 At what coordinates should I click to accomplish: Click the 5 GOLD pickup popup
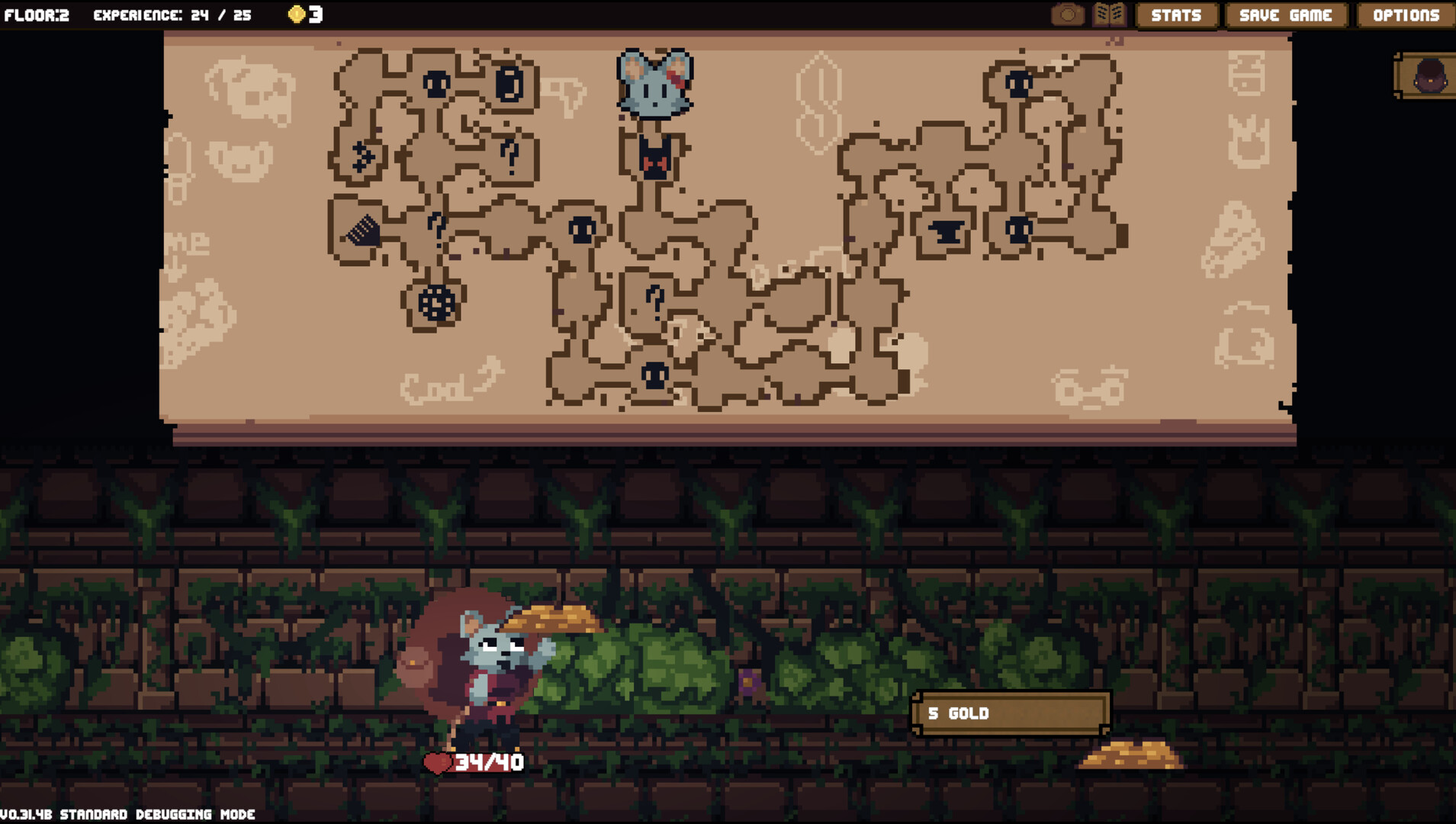tap(1011, 713)
